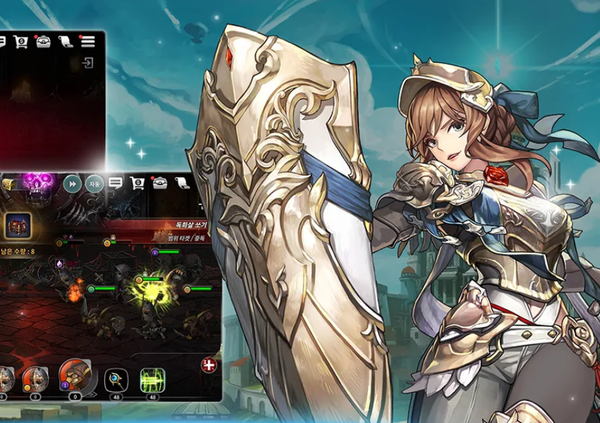Select the large hooded hero portrait
The height and width of the screenshot is (423, 600).
pos(73,377)
